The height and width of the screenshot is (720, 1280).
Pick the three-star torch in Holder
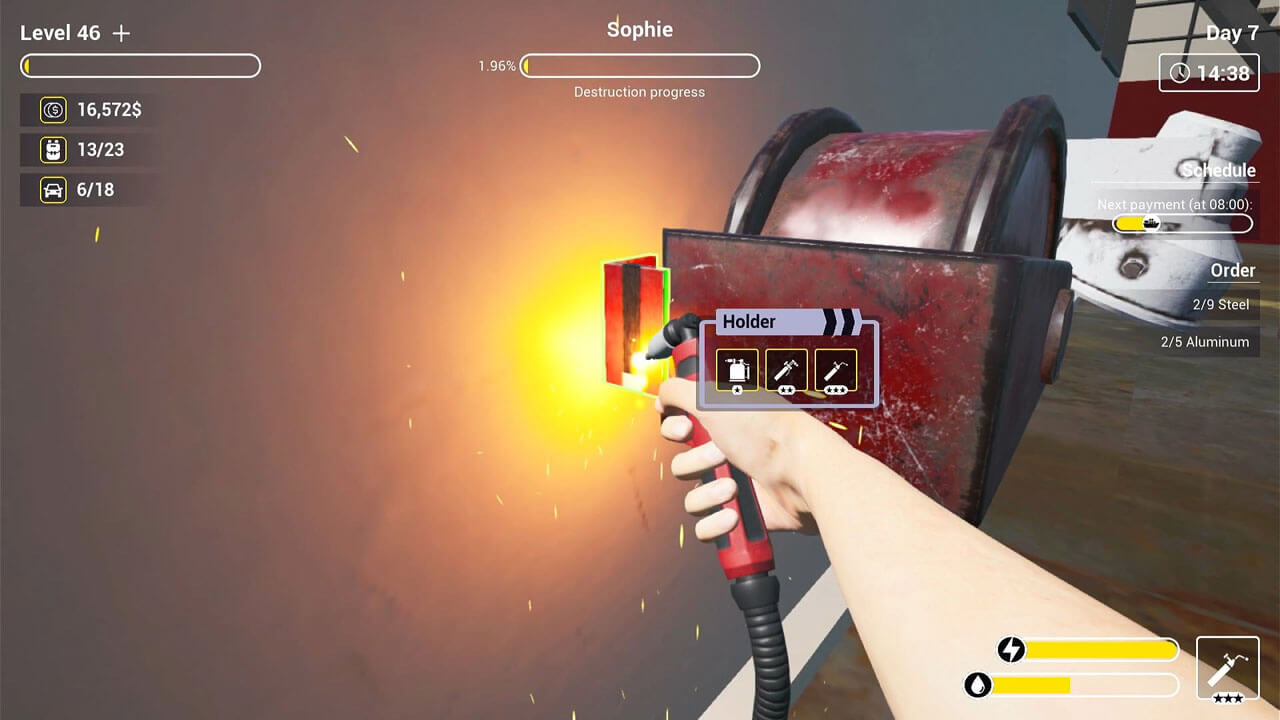pos(835,370)
